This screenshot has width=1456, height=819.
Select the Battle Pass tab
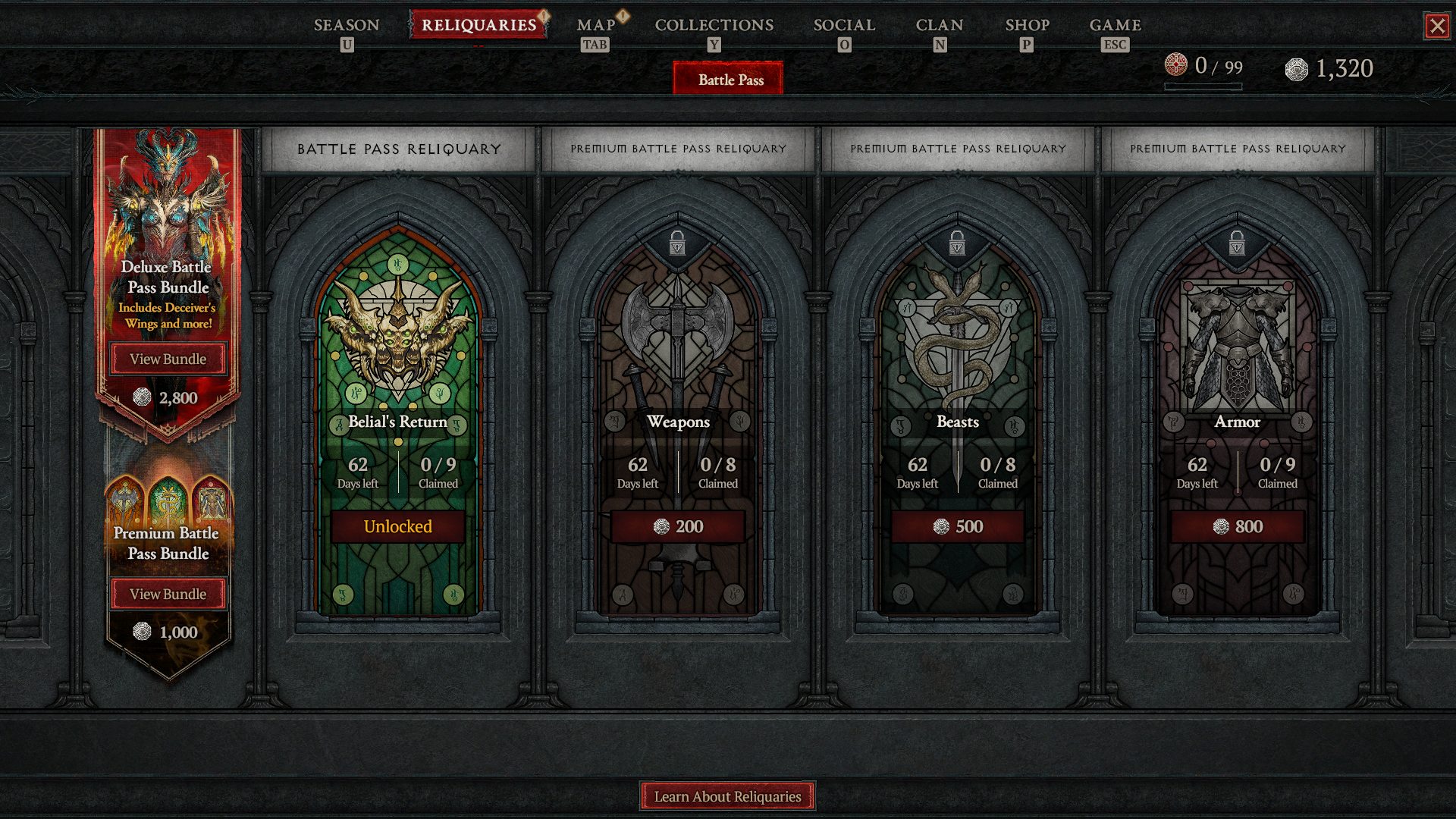pyautogui.click(x=727, y=78)
